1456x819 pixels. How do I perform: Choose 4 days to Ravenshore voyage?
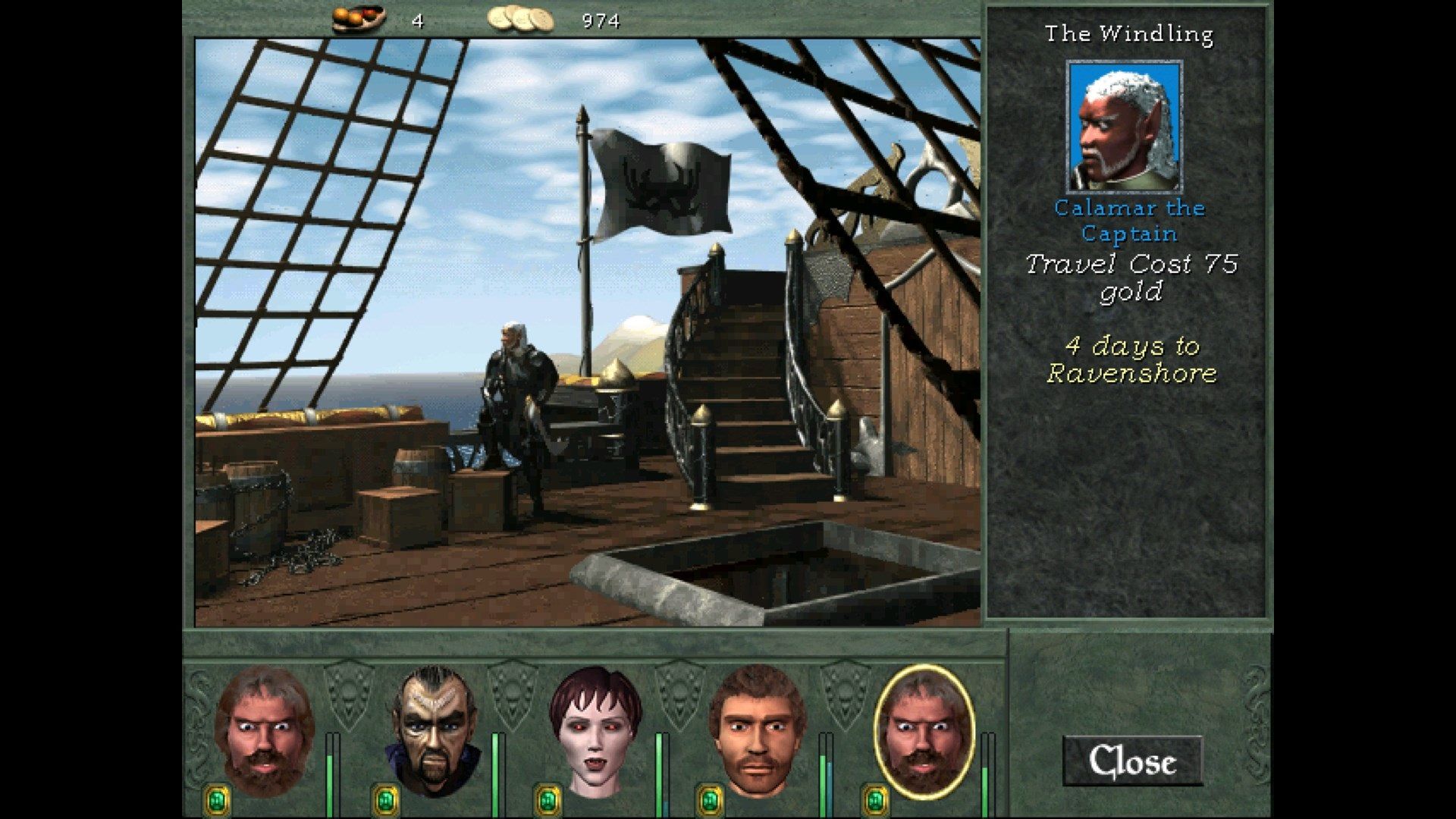(1131, 359)
